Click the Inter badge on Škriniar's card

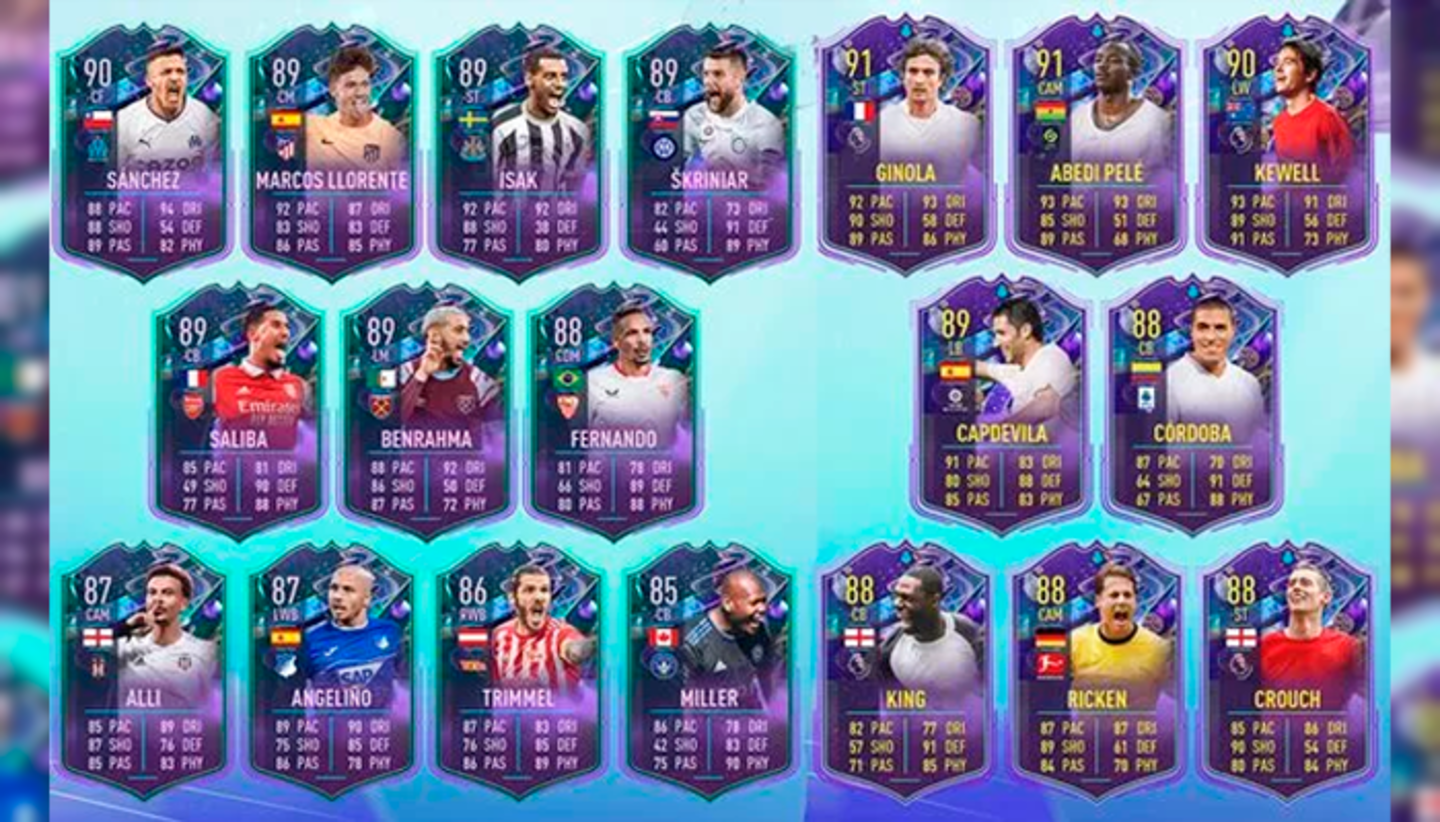664,147
